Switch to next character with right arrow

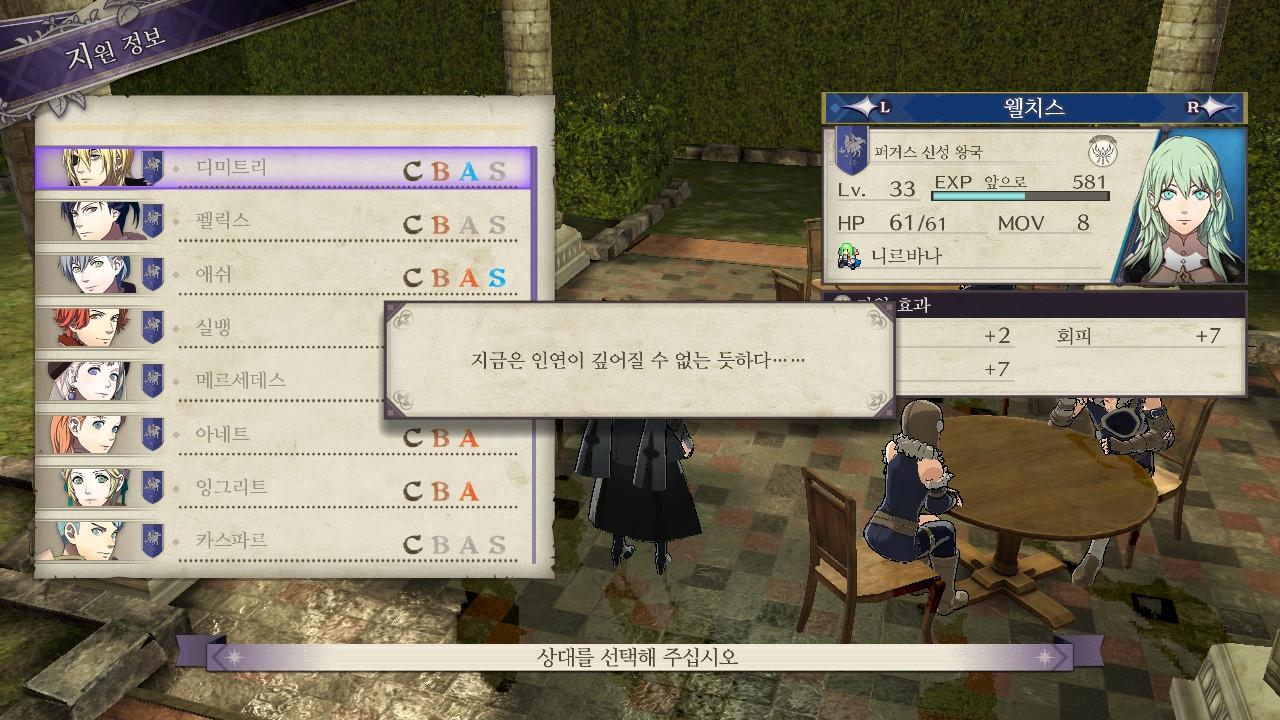click(x=1204, y=108)
